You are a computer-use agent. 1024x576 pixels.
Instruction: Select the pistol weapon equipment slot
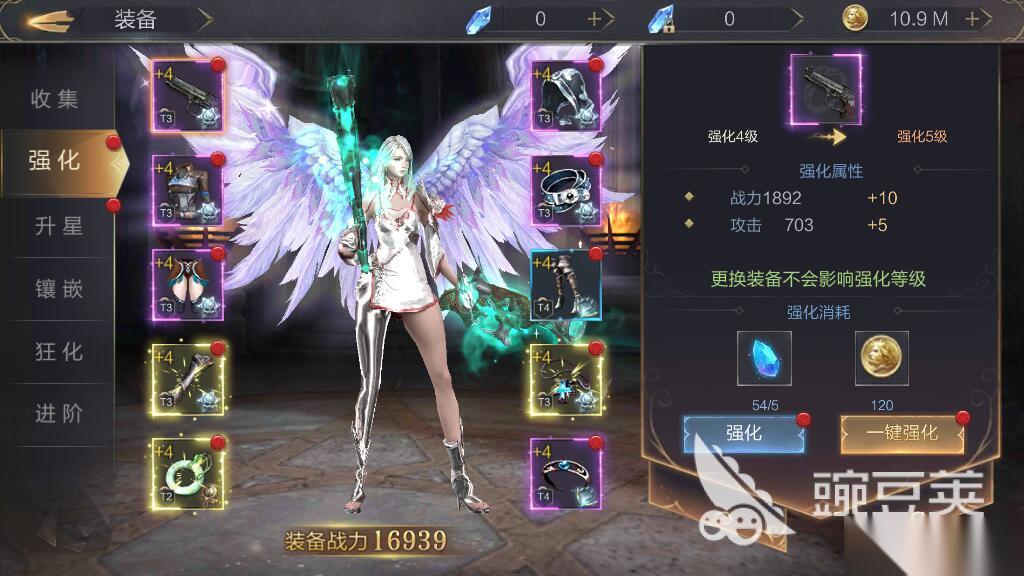click(x=188, y=95)
